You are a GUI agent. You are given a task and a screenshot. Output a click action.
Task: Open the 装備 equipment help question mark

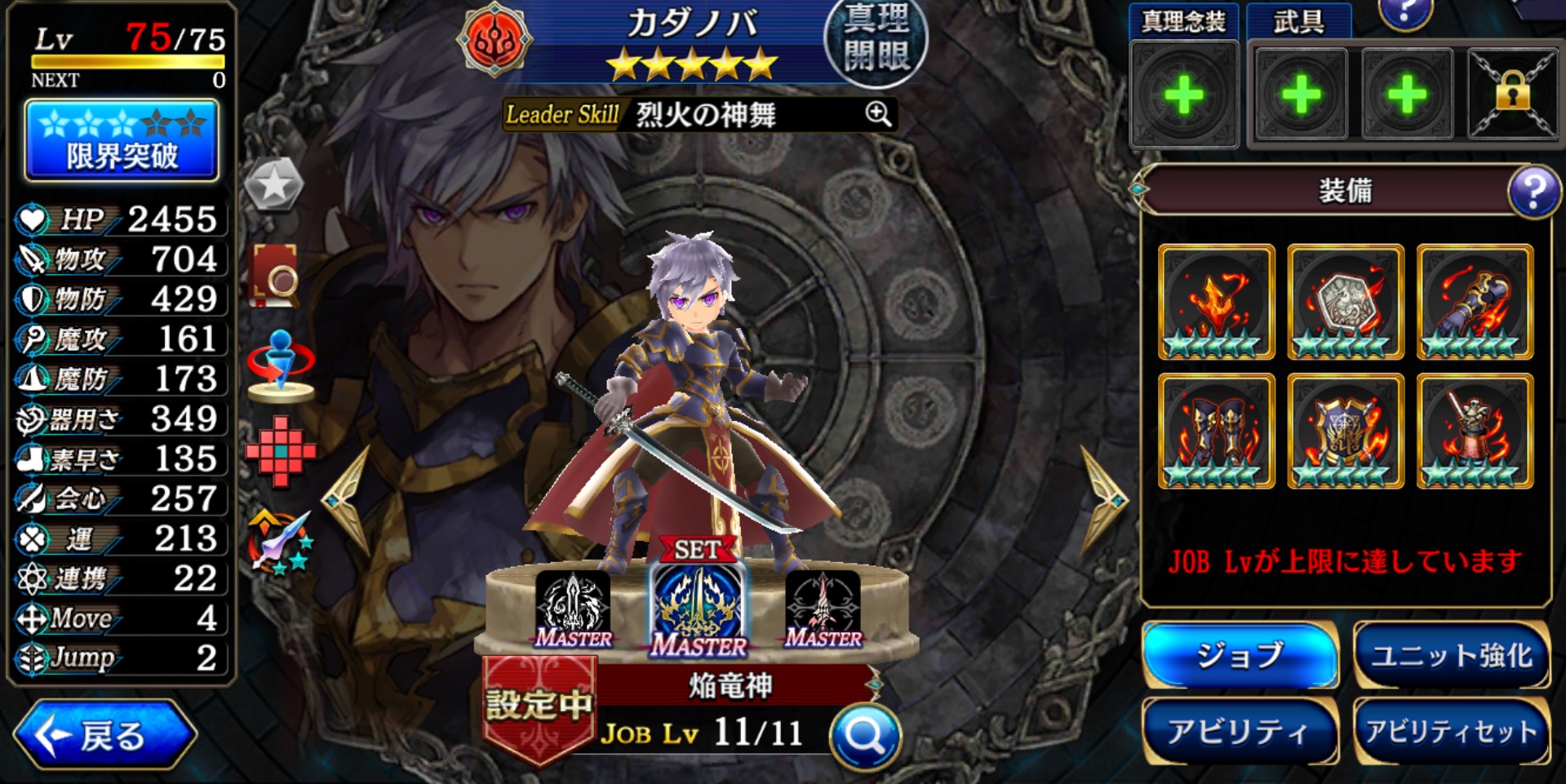pos(1533,191)
